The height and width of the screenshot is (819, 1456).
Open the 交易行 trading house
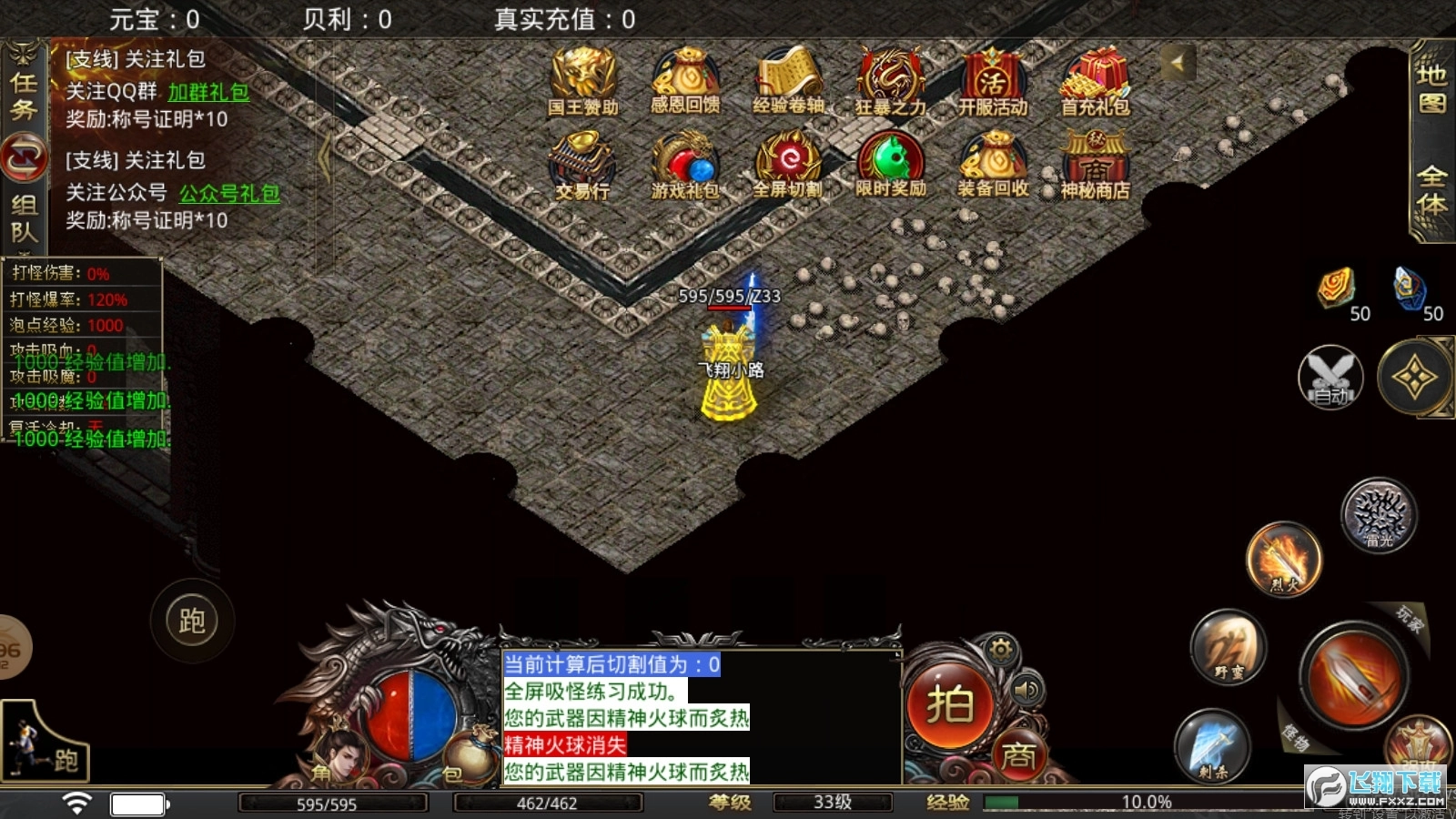582,164
